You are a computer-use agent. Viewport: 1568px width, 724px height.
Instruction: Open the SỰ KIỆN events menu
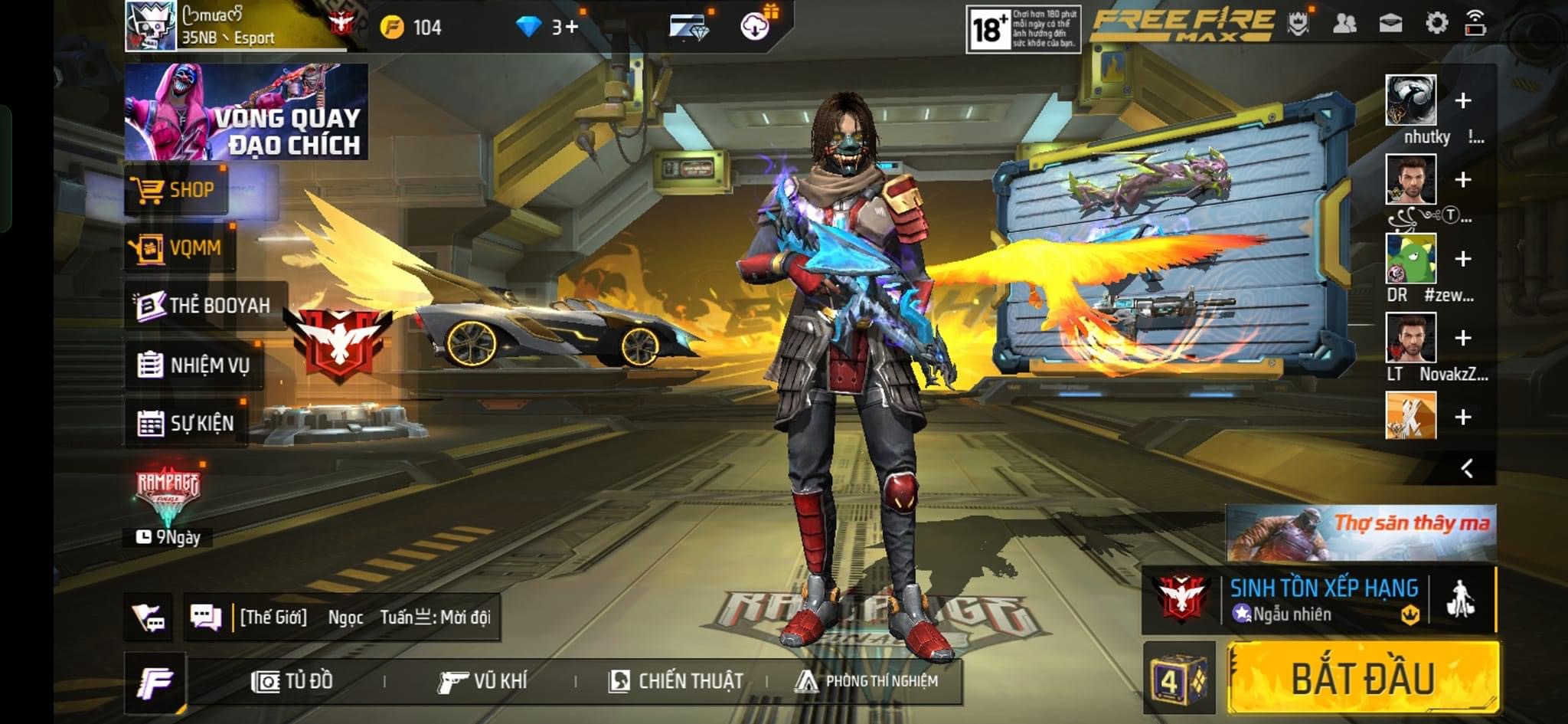[x=186, y=423]
